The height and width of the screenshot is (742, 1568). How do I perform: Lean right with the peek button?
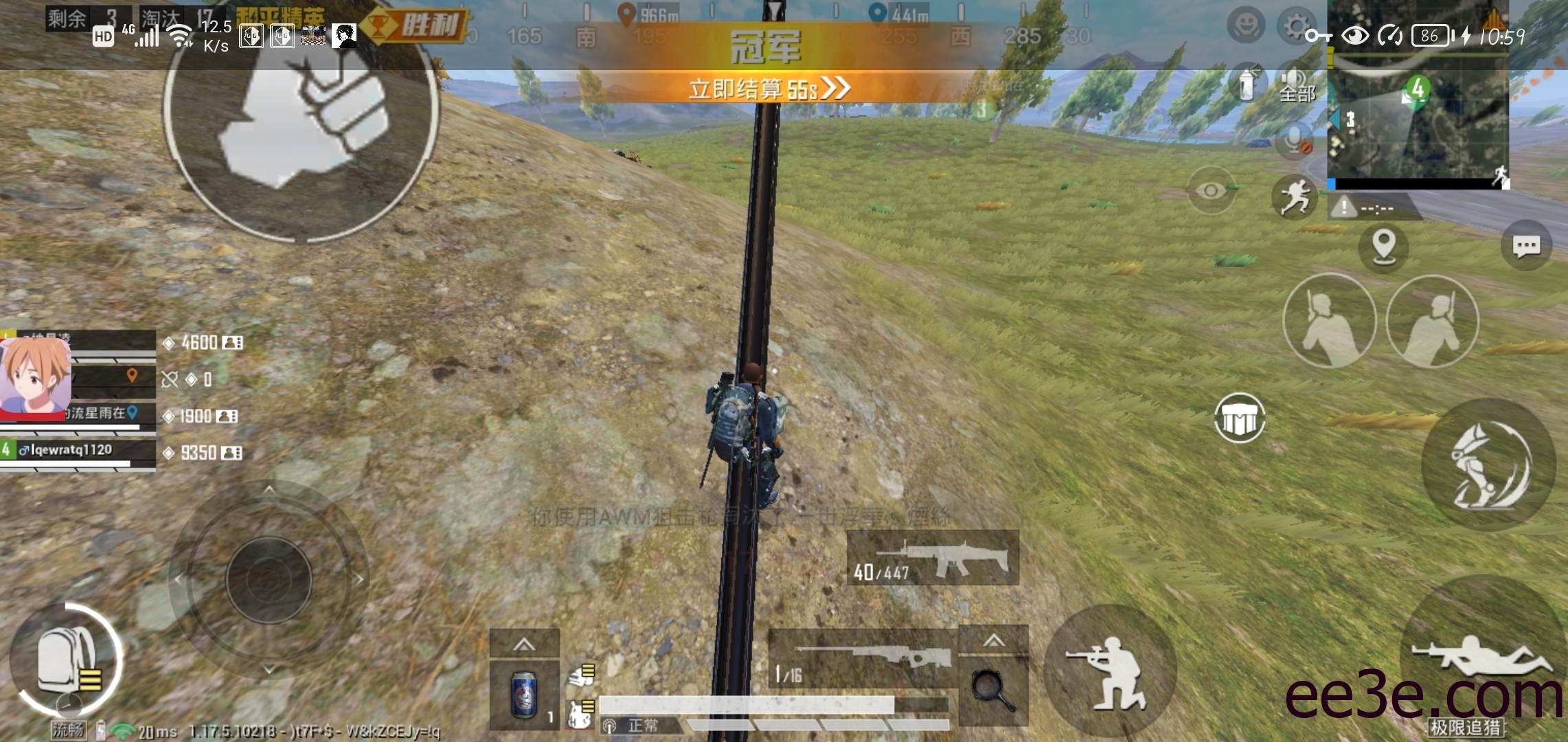(1432, 321)
